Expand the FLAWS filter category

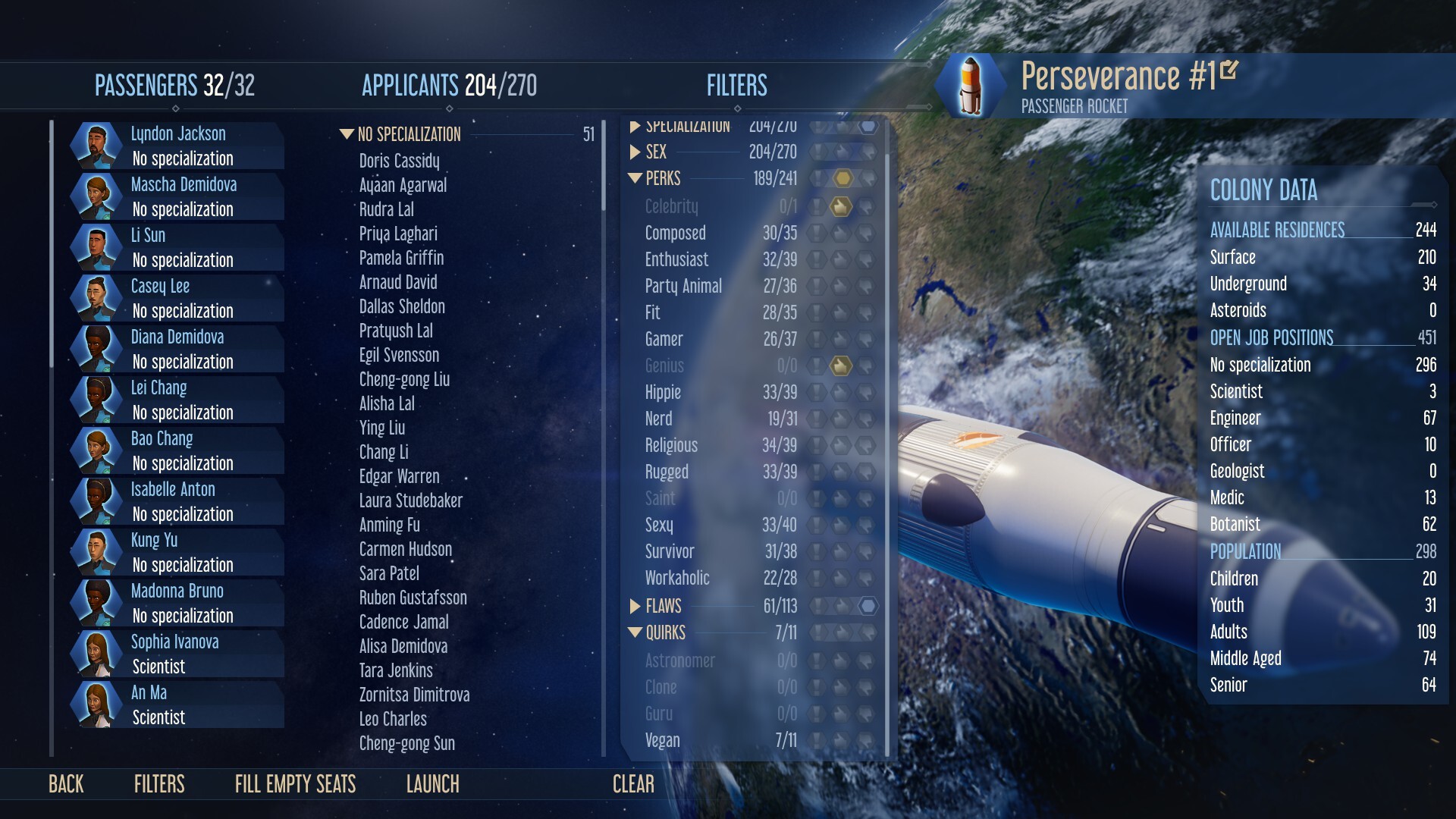click(635, 606)
